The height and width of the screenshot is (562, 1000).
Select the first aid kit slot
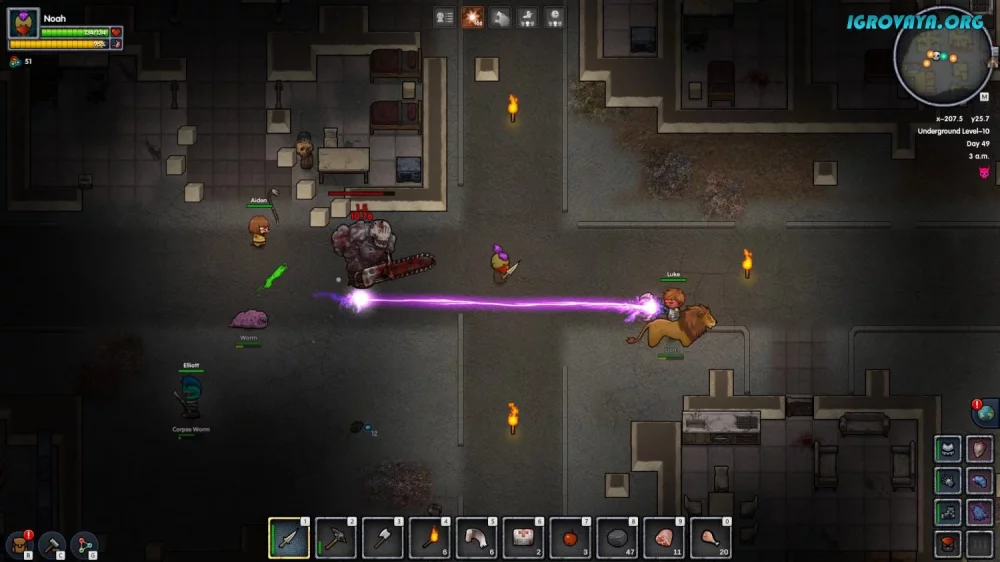(x=524, y=539)
